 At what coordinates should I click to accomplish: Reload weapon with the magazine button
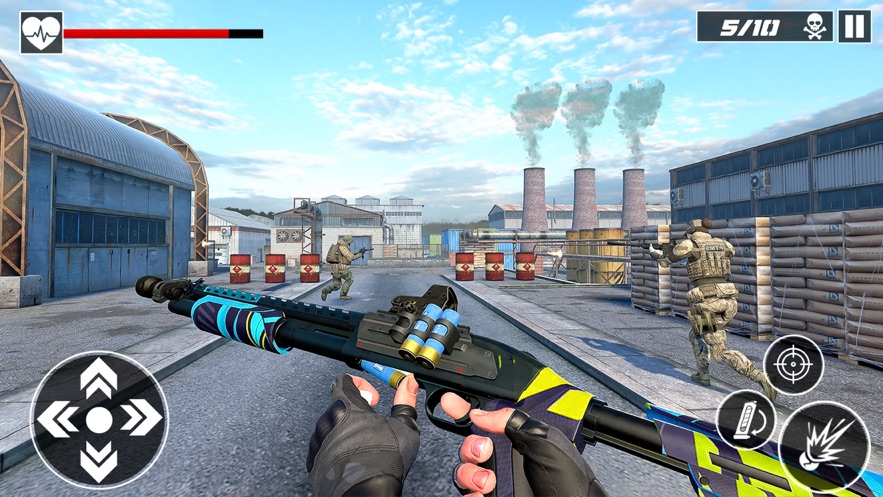point(746,418)
